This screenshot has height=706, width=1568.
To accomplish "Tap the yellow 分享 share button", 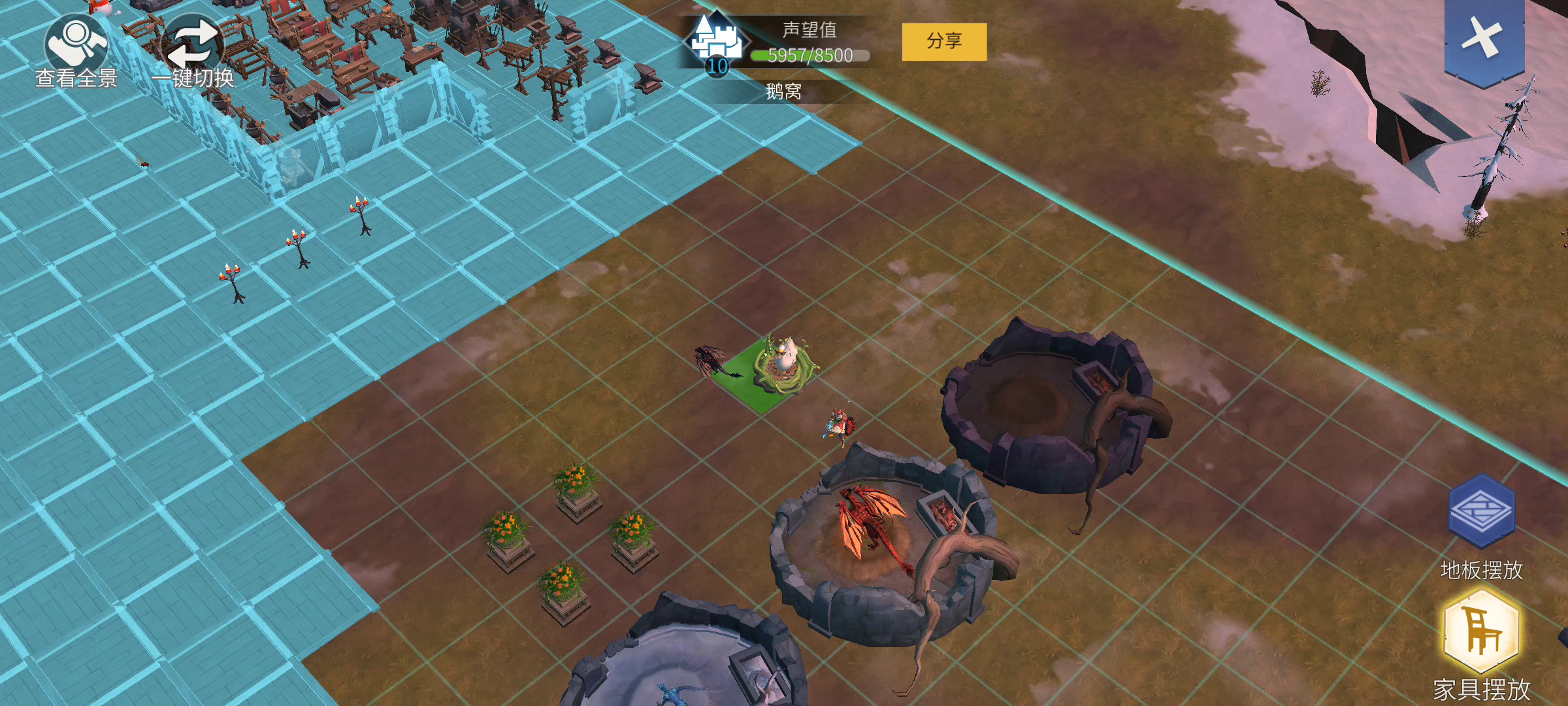I will click(x=944, y=42).
